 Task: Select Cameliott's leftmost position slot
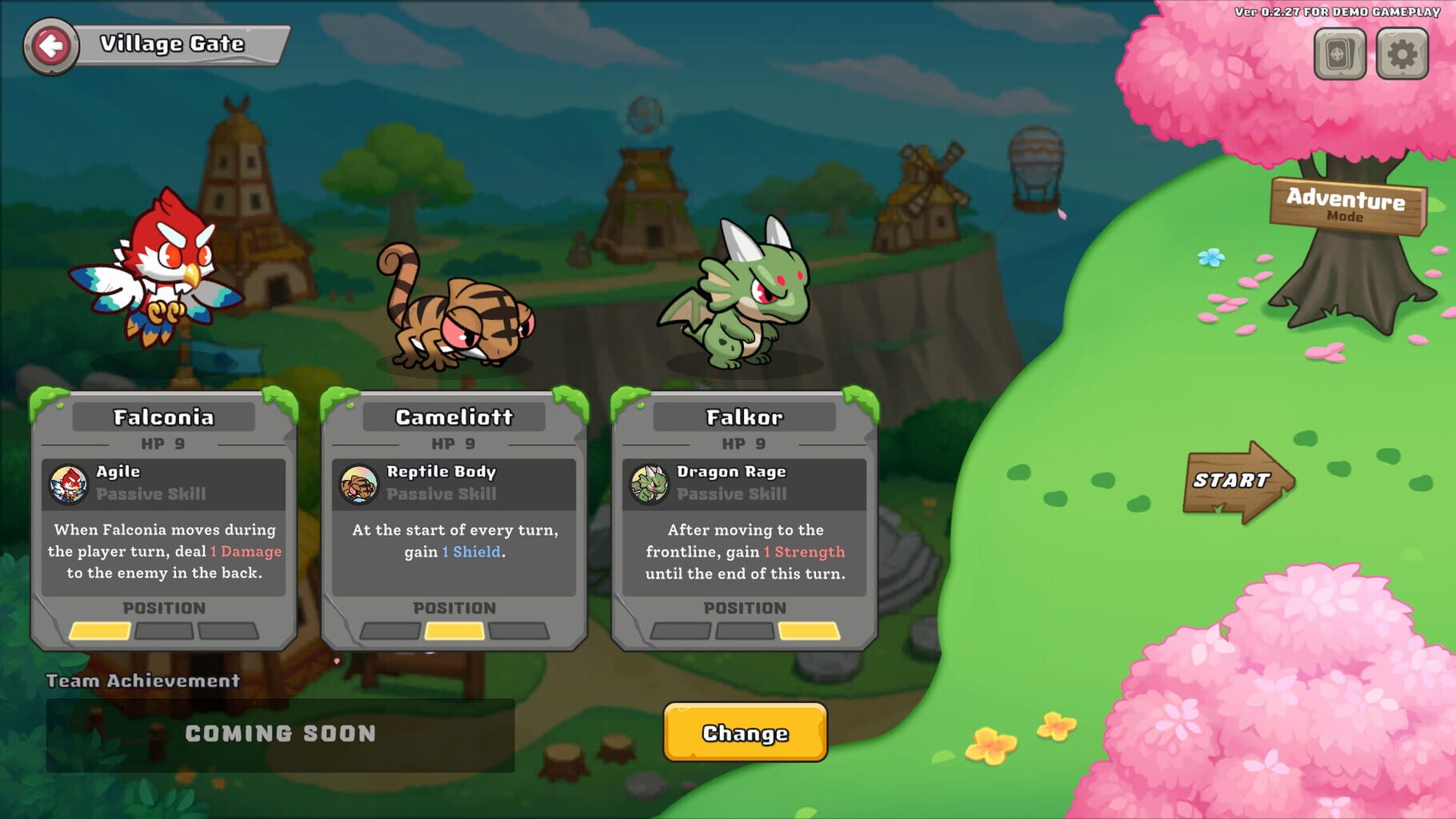[x=390, y=632]
